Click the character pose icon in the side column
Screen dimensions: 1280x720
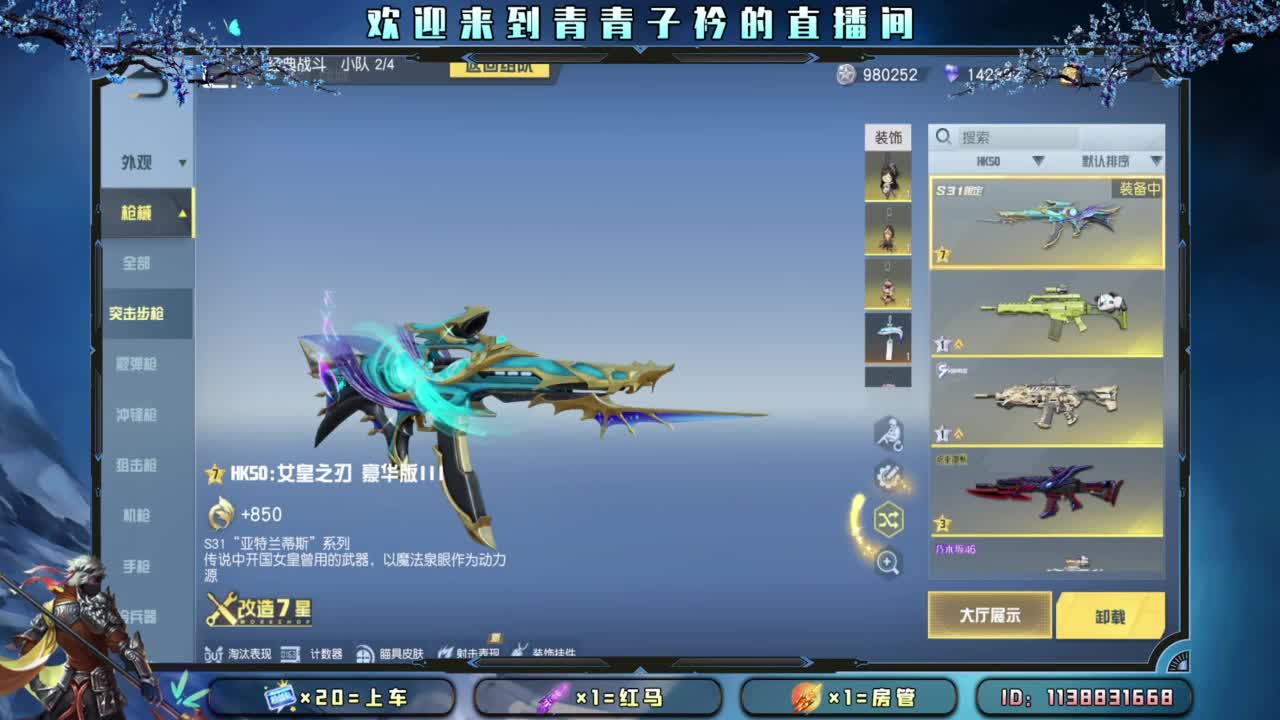tap(887, 433)
